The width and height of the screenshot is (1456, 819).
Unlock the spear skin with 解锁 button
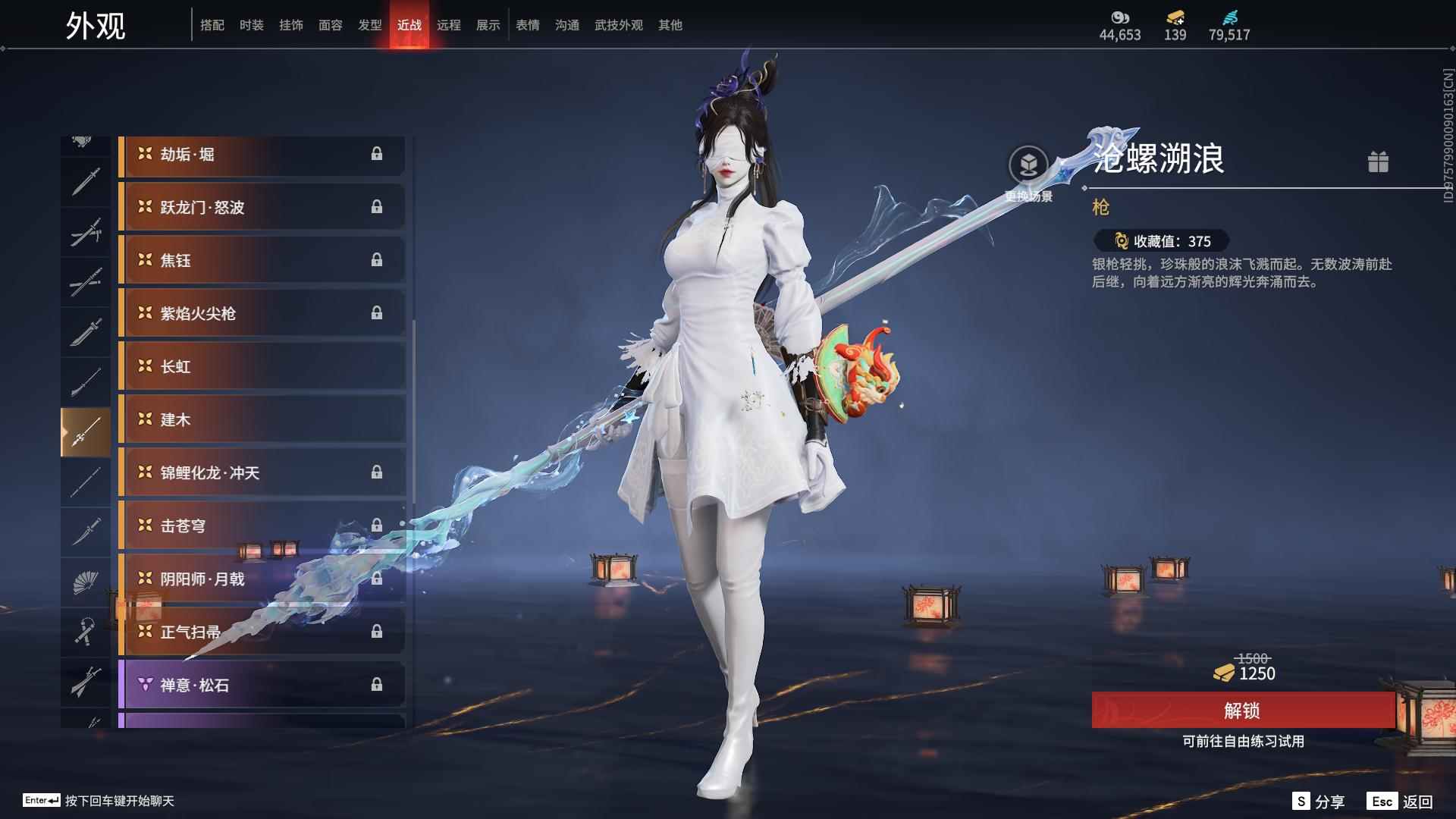1242,711
